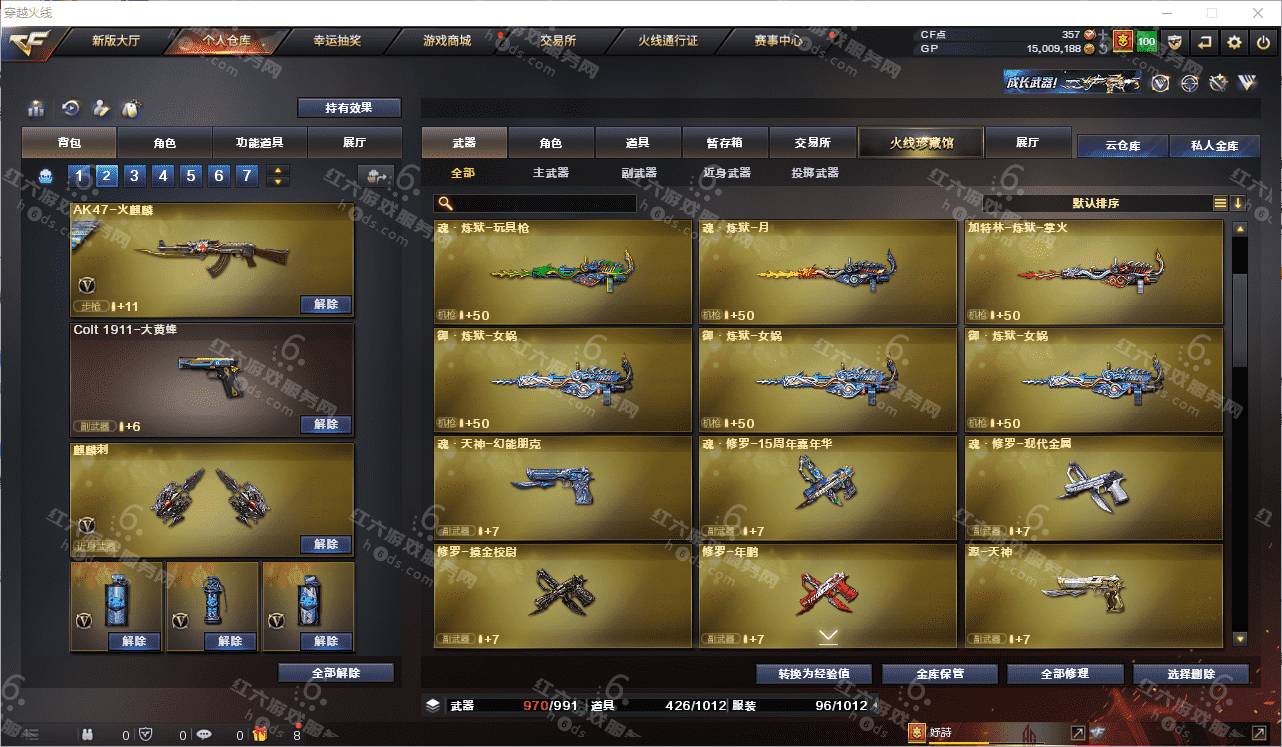1282x747 pixels.
Task: Click the 持有效果 button
Action: 348,107
